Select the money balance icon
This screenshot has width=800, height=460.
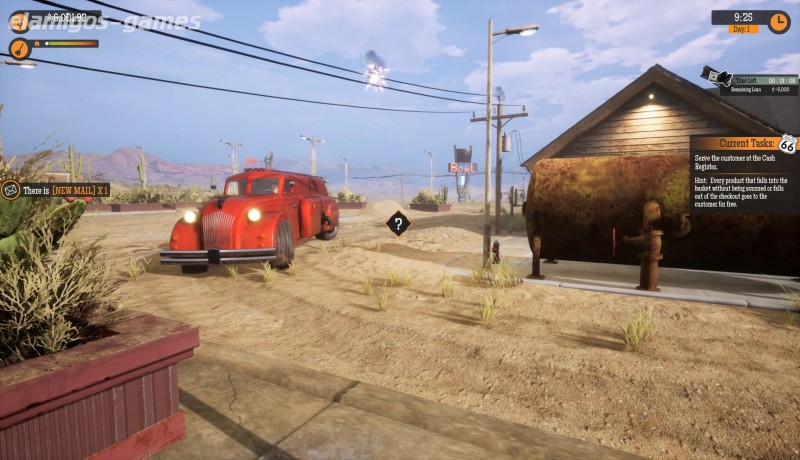[x=19, y=21]
